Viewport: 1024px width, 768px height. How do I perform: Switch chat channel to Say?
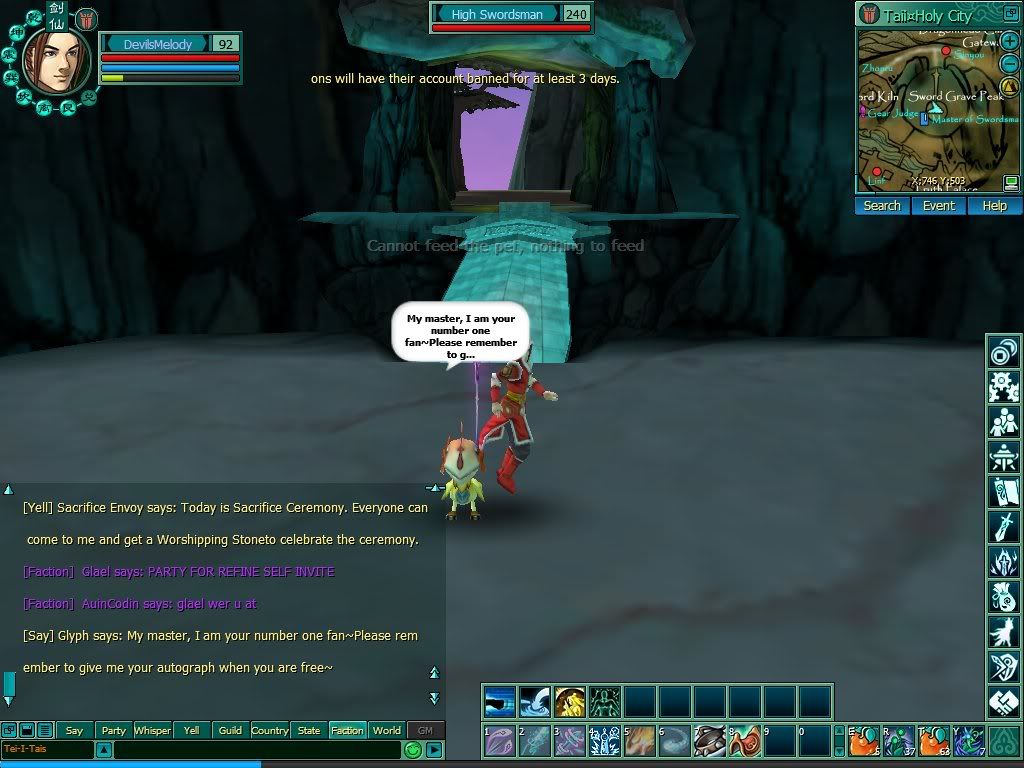point(74,731)
